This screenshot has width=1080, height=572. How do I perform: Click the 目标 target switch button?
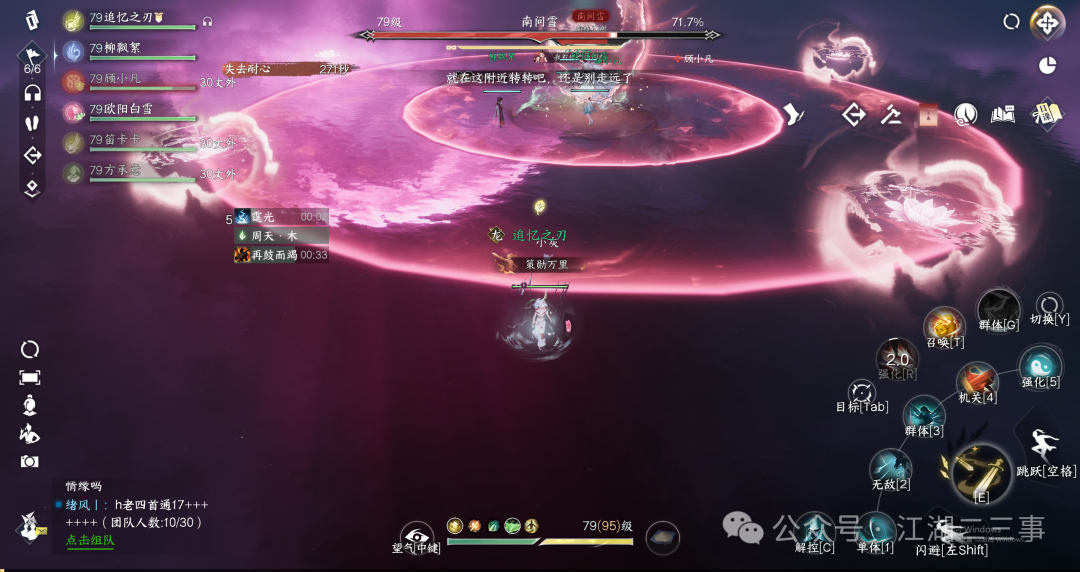(861, 393)
